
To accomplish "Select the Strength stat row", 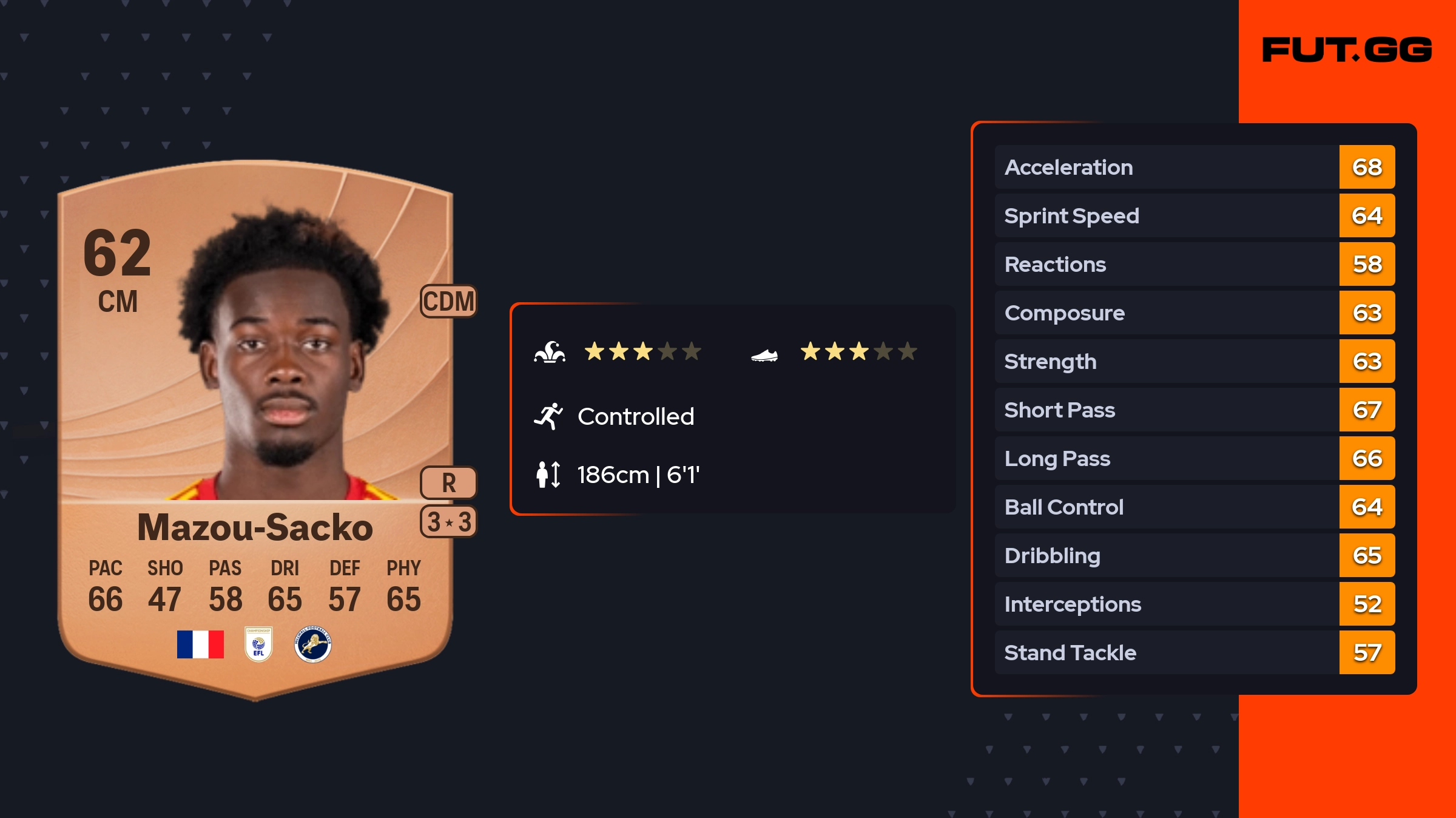I will tap(1194, 361).
